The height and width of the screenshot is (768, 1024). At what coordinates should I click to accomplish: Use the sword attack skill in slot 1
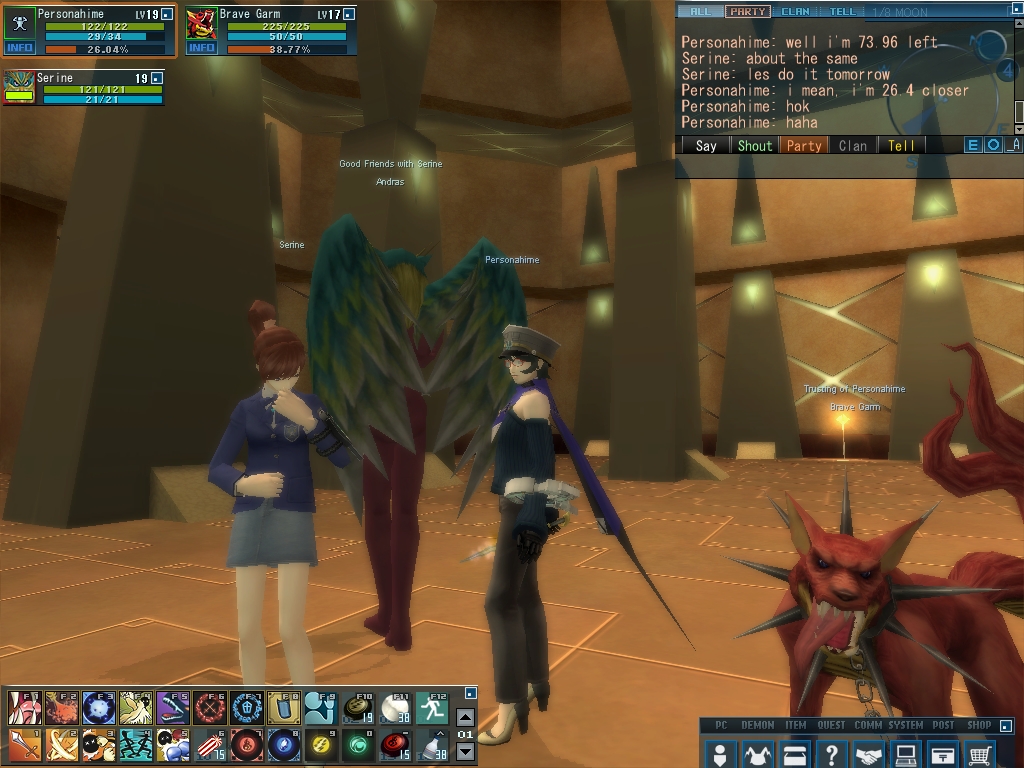[x=23, y=744]
